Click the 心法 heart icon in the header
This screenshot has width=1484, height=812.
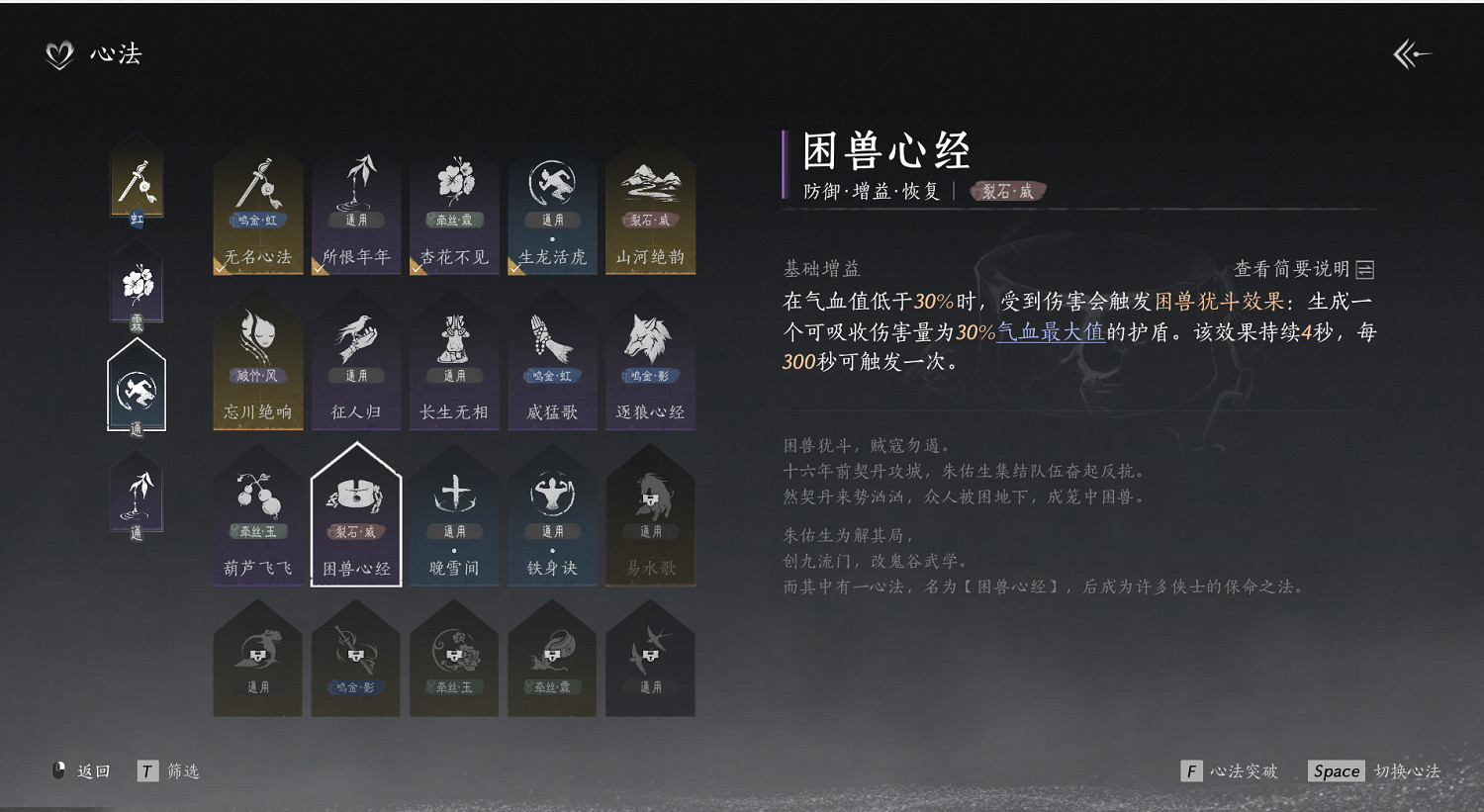point(59,54)
